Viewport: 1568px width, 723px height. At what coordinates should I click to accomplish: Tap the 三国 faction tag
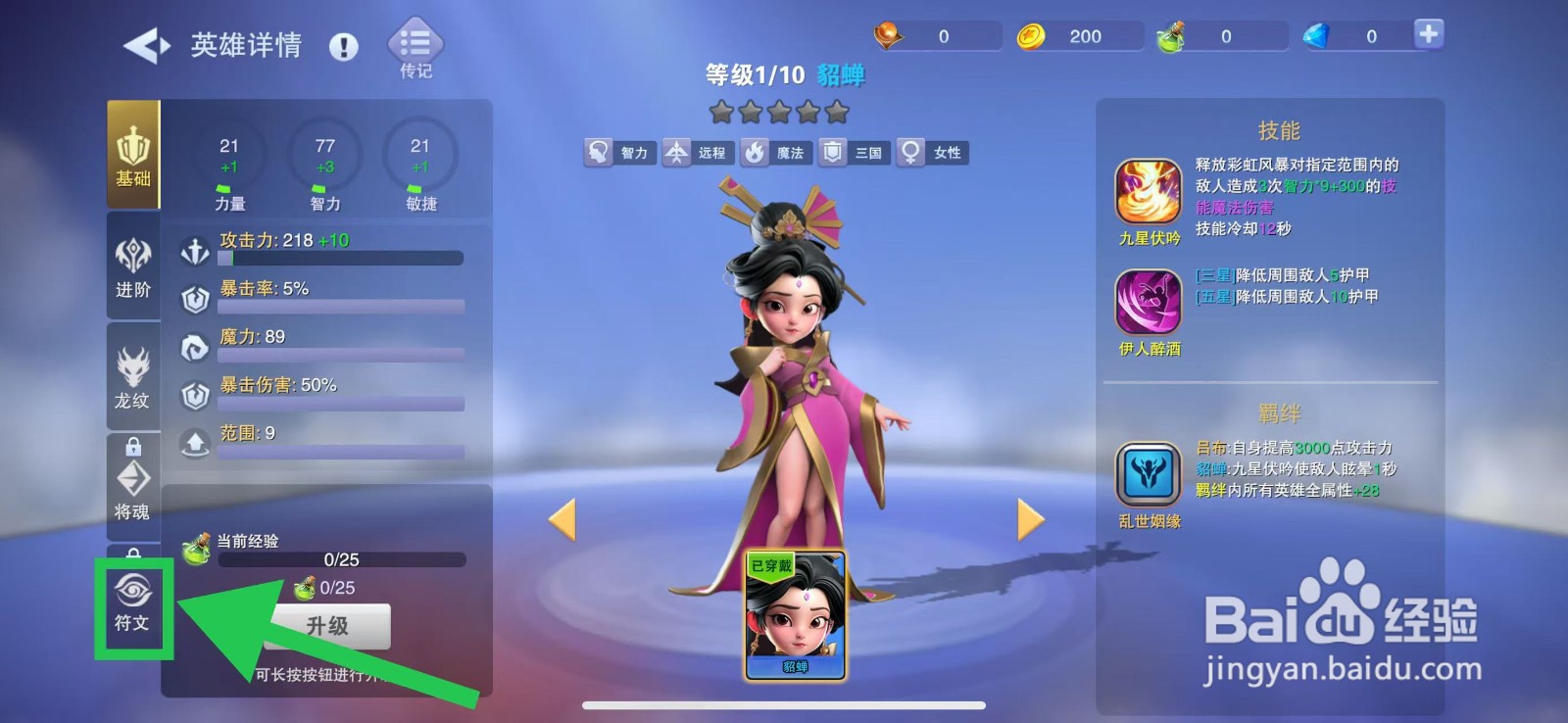pos(854,153)
